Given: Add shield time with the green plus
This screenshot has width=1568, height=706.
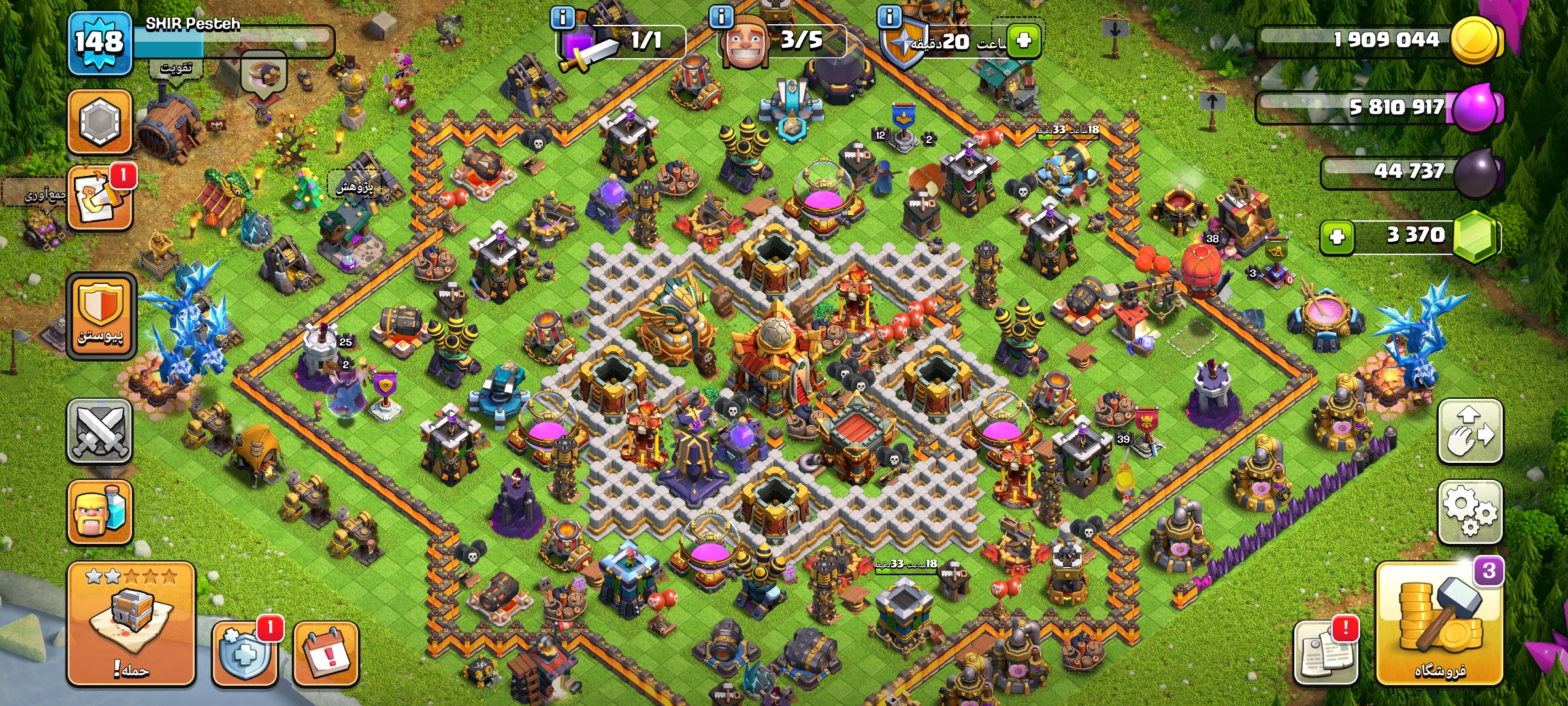Looking at the screenshot, I should point(1023,41).
